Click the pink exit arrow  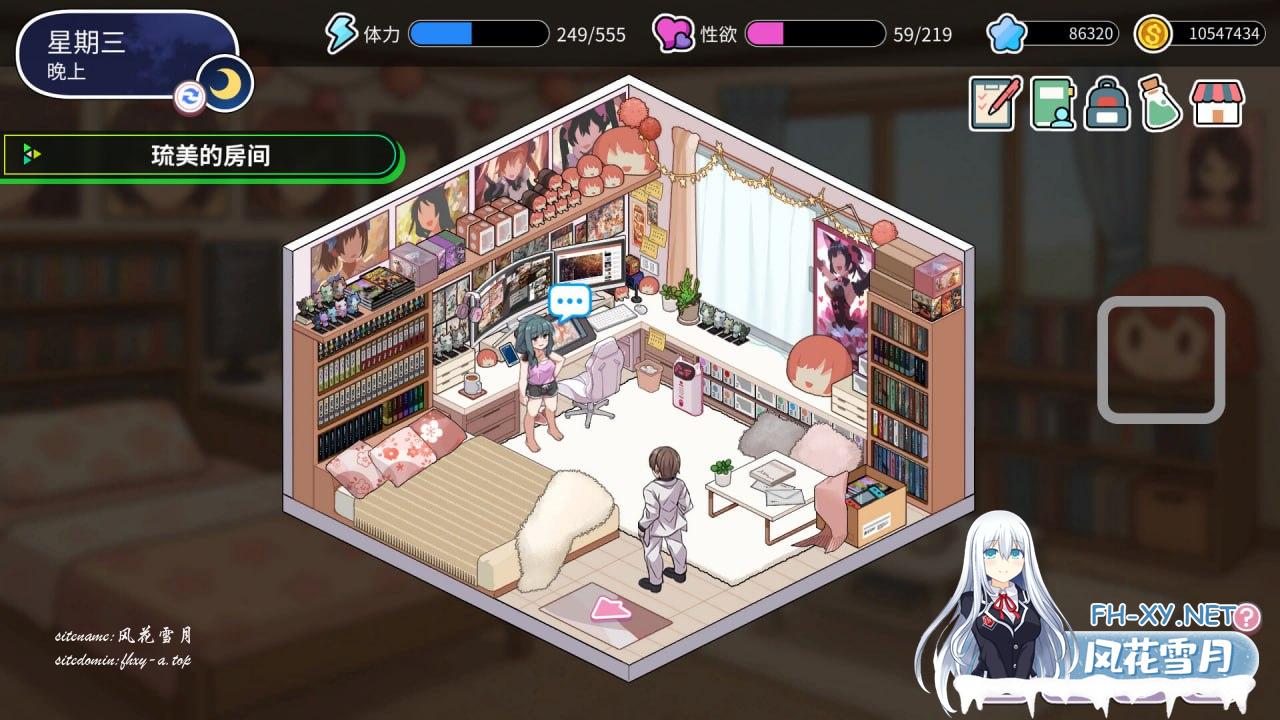(607, 608)
